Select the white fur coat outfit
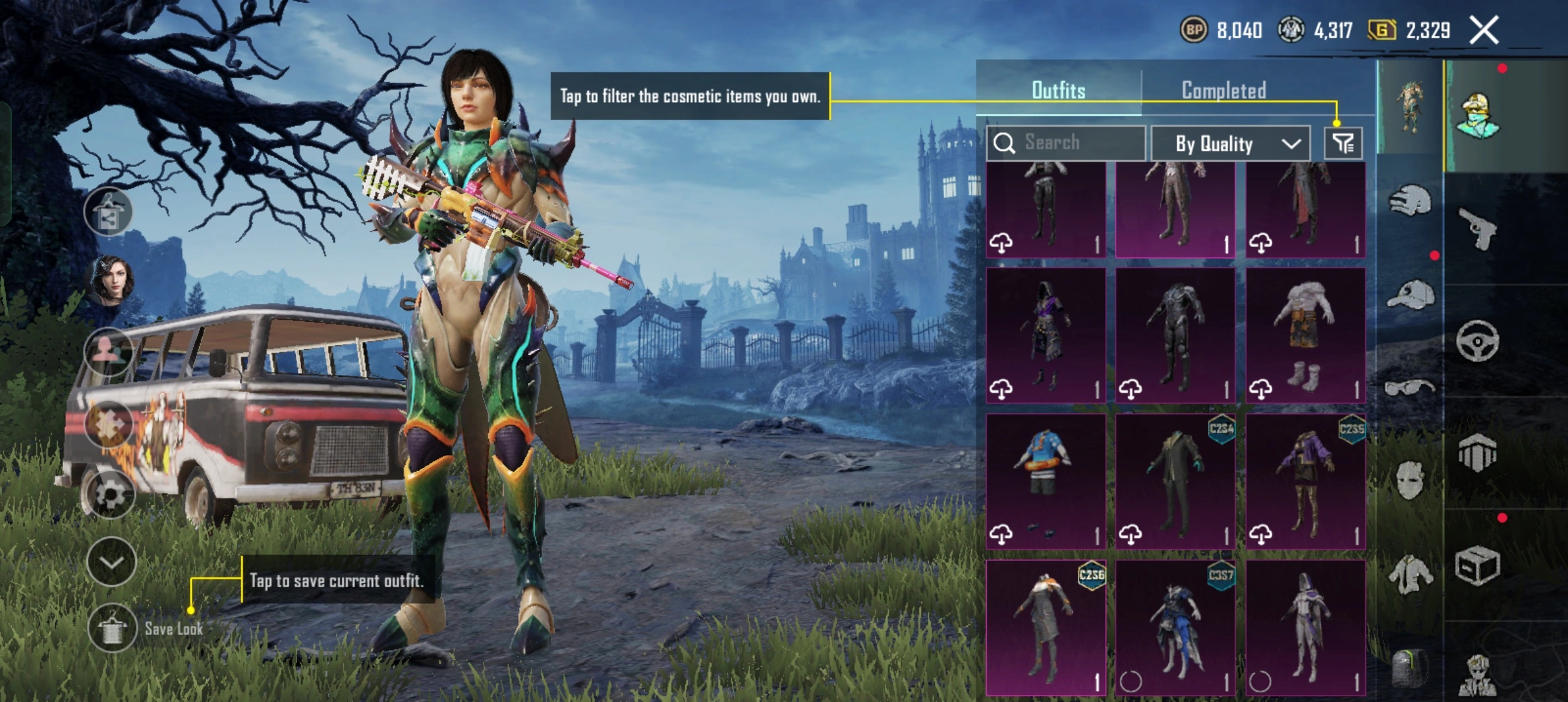The height and width of the screenshot is (702, 1568). (1305, 335)
